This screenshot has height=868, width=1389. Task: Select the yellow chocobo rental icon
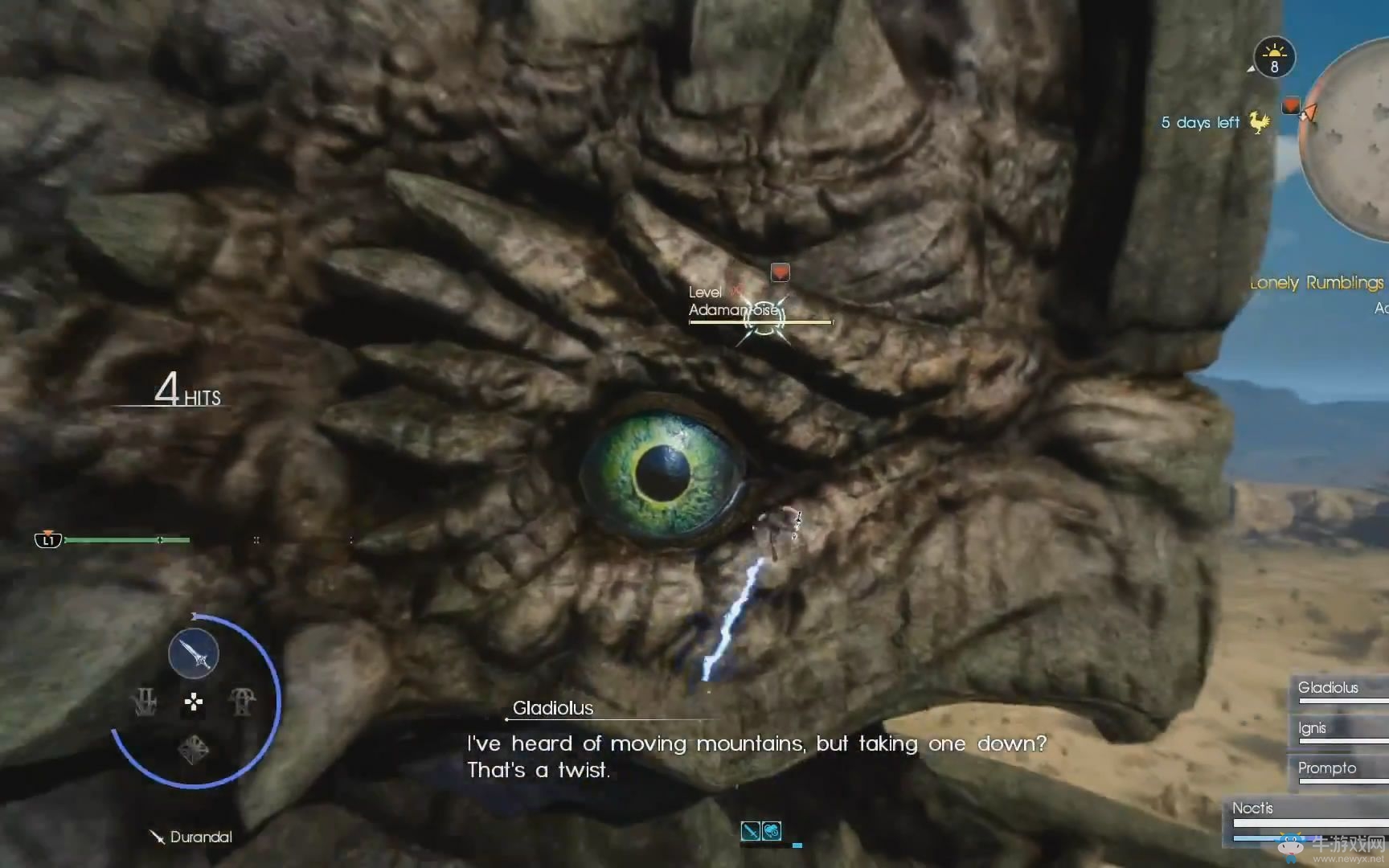coord(1259,122)
